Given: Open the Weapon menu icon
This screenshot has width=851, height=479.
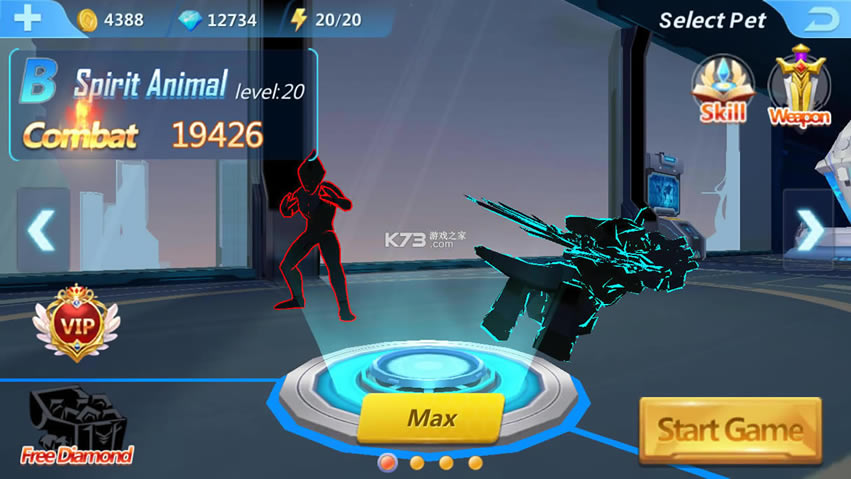Looking at the screenshot, I should click(x=799, y=88).
